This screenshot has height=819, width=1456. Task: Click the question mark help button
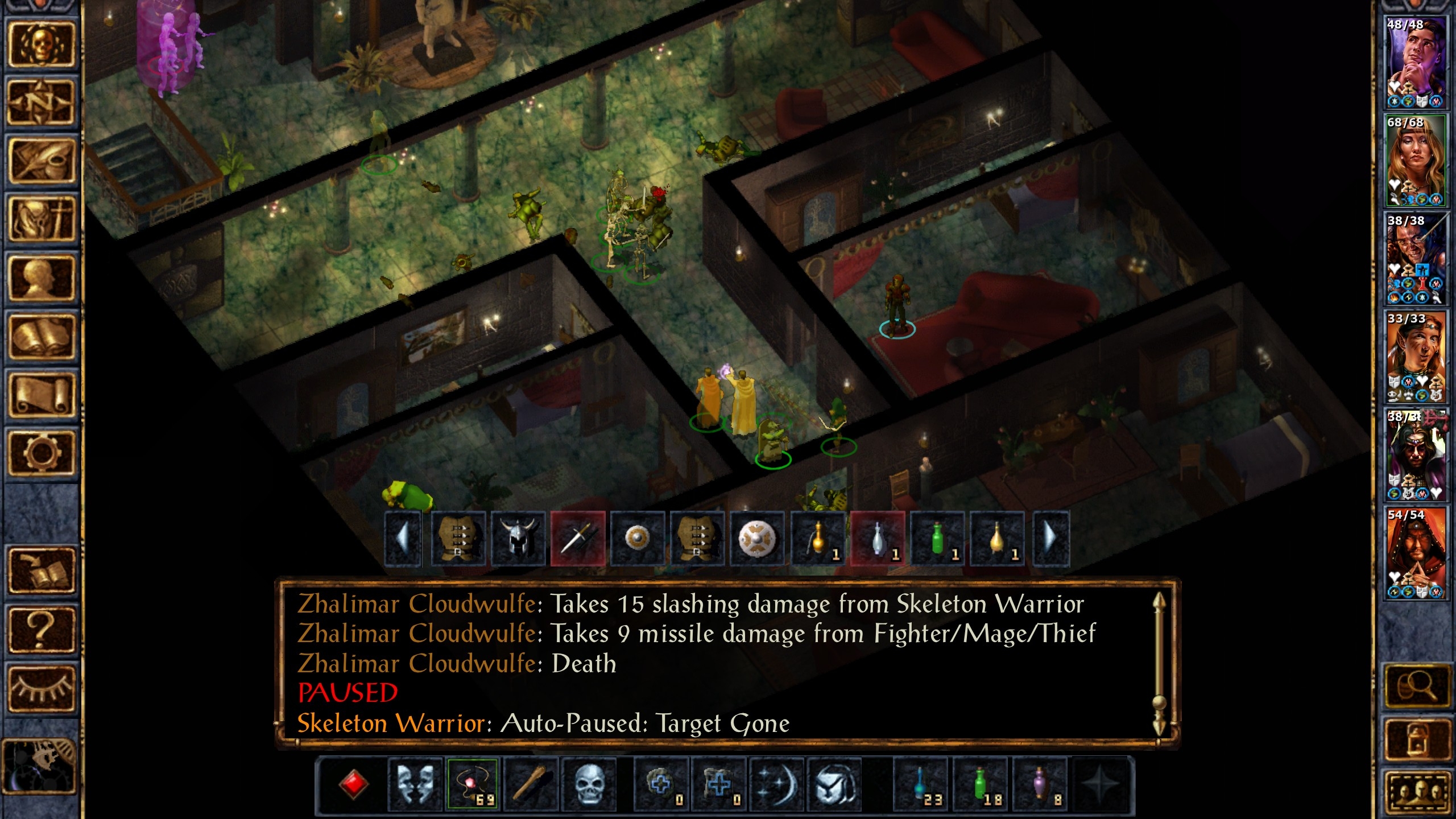(41, 630)
